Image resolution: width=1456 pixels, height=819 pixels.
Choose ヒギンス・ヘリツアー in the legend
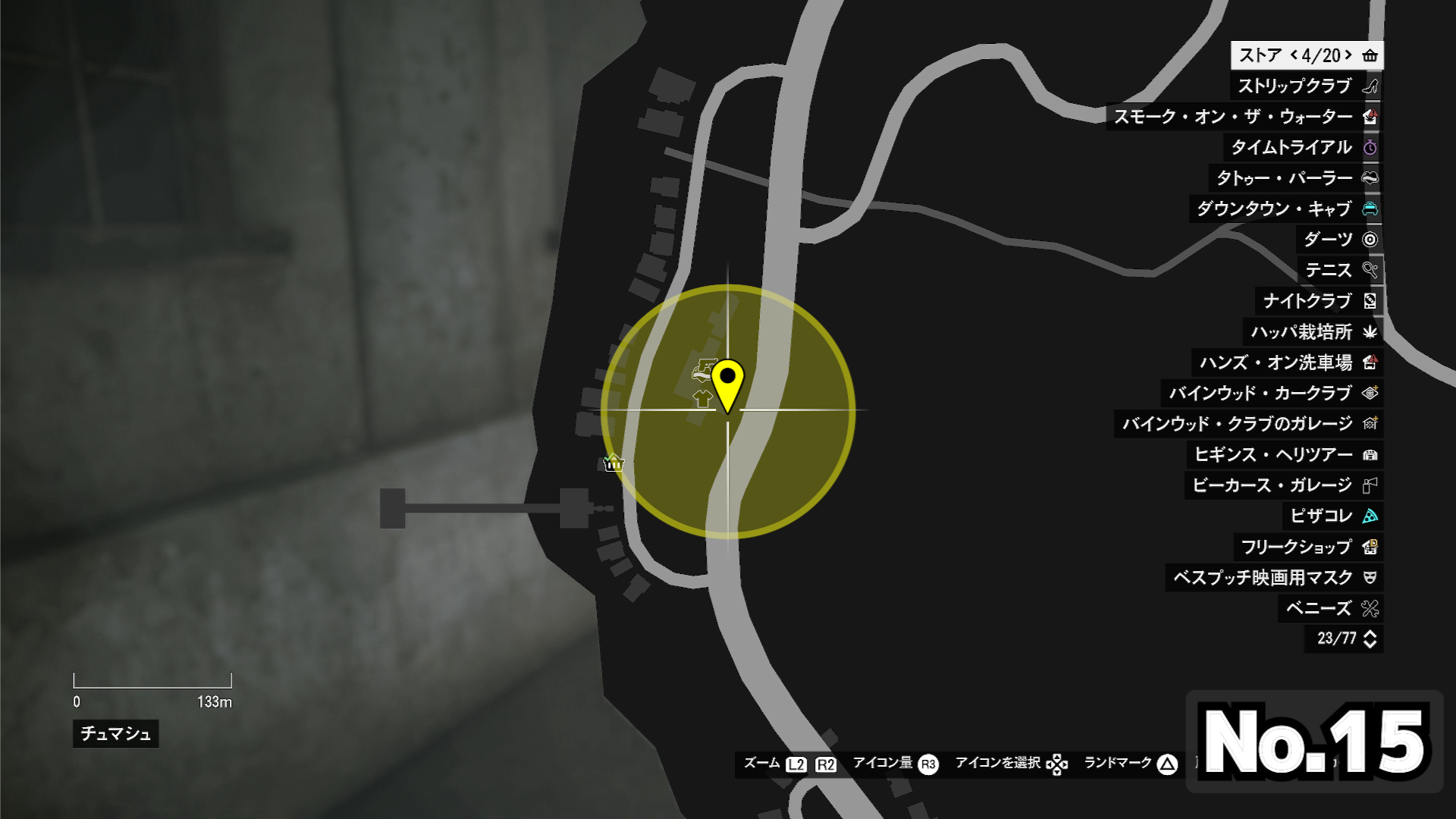1283,454
